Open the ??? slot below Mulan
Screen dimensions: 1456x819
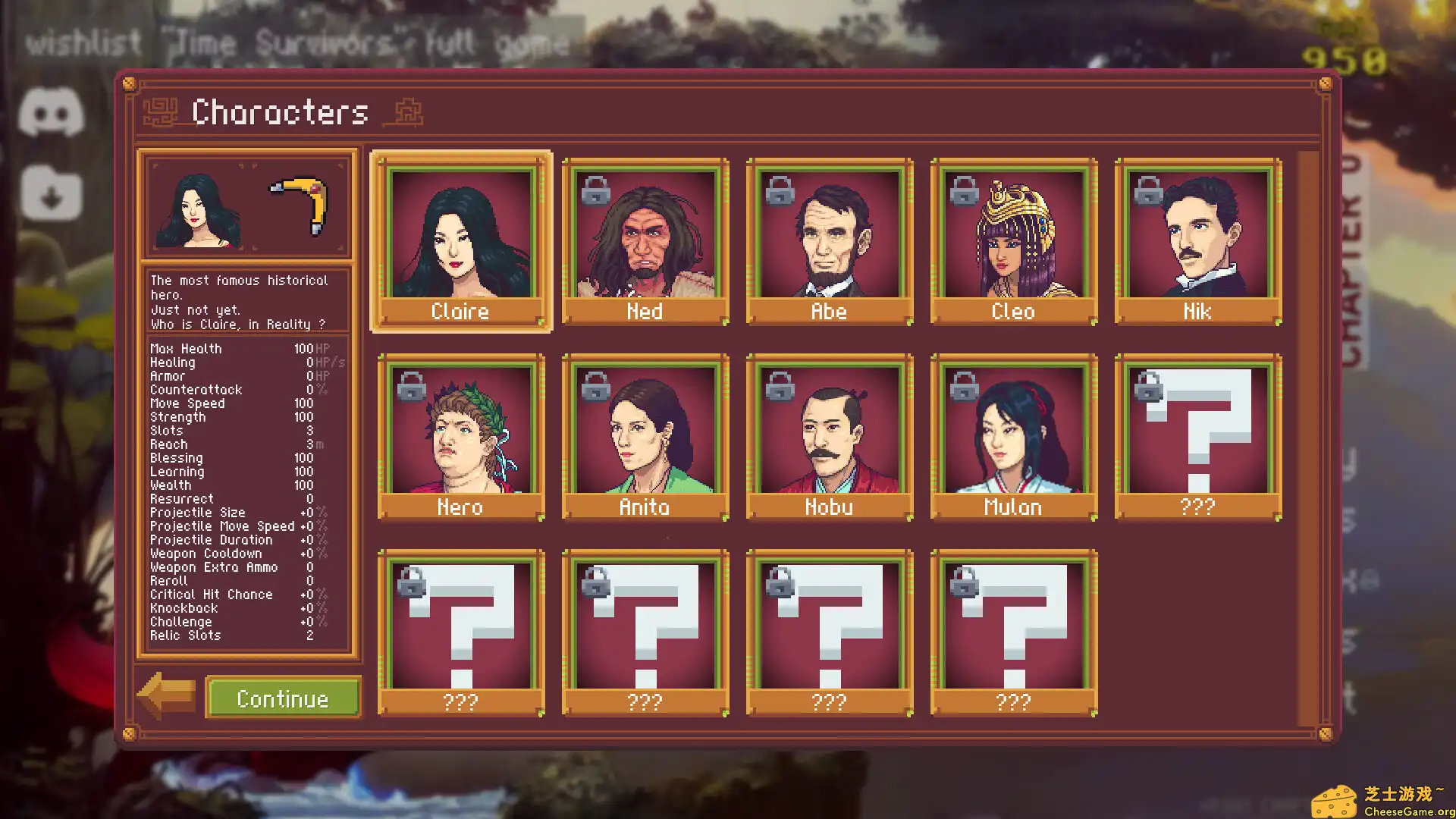pyautogui.click(x=1013, y=633)
